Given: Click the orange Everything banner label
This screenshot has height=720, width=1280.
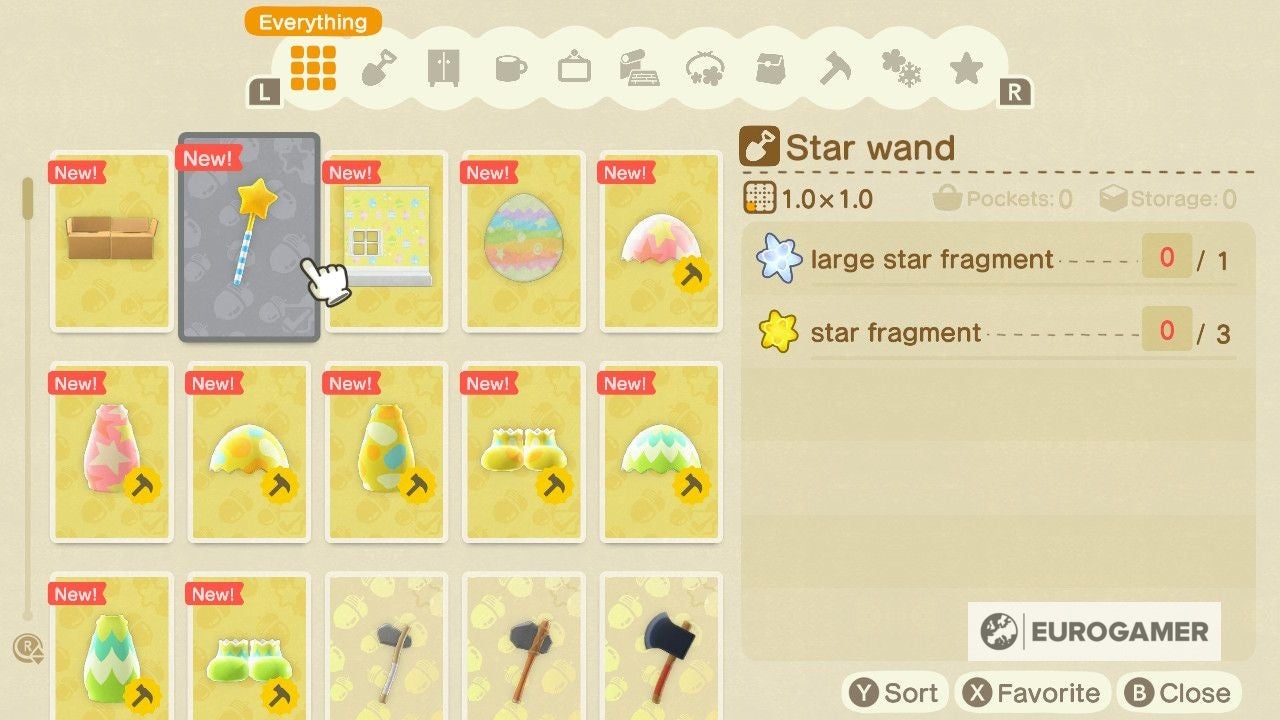Looking at the screenshot, I should [x=311, y=21].
